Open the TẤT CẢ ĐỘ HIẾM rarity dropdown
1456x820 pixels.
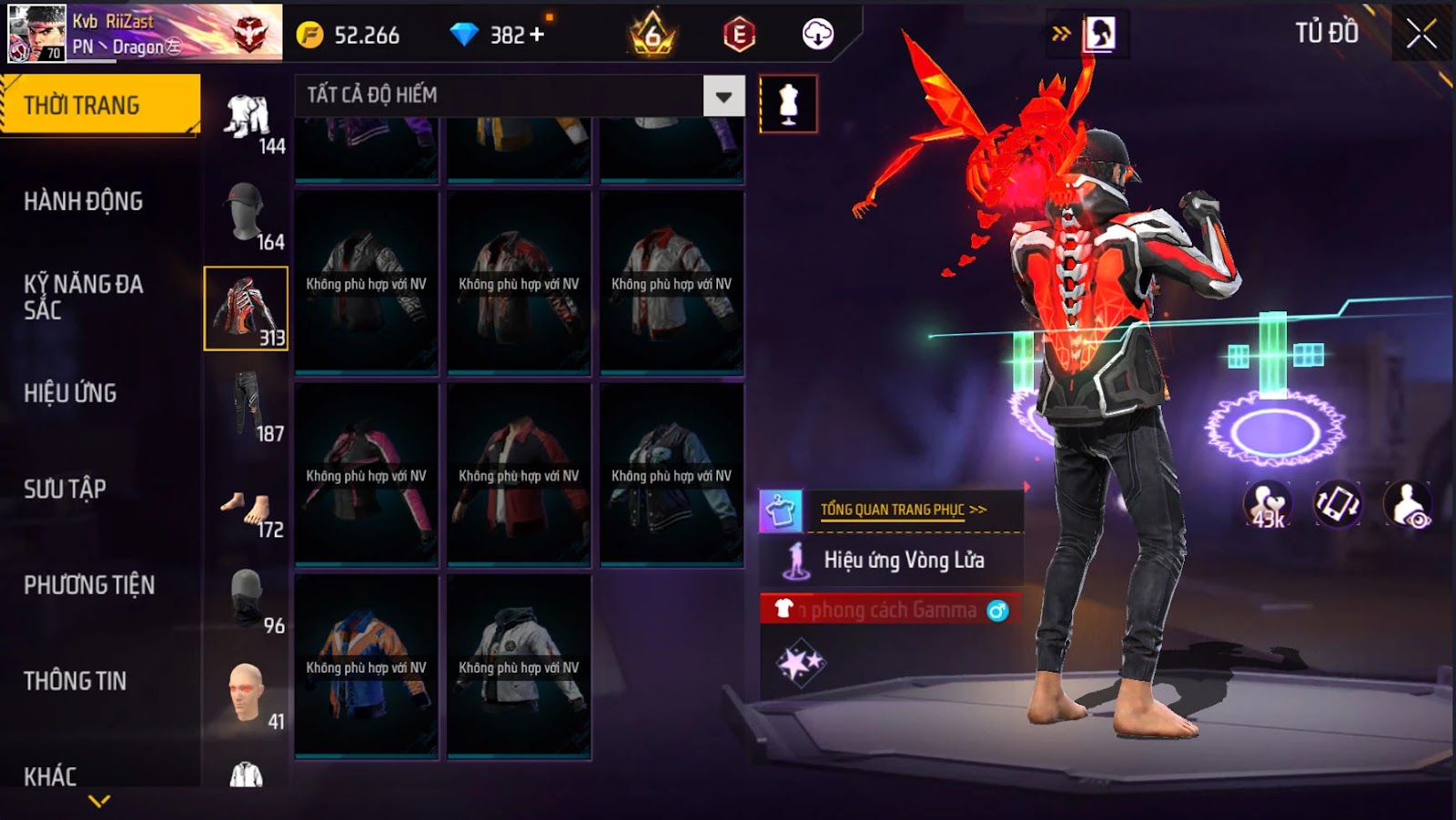point(723,96)
